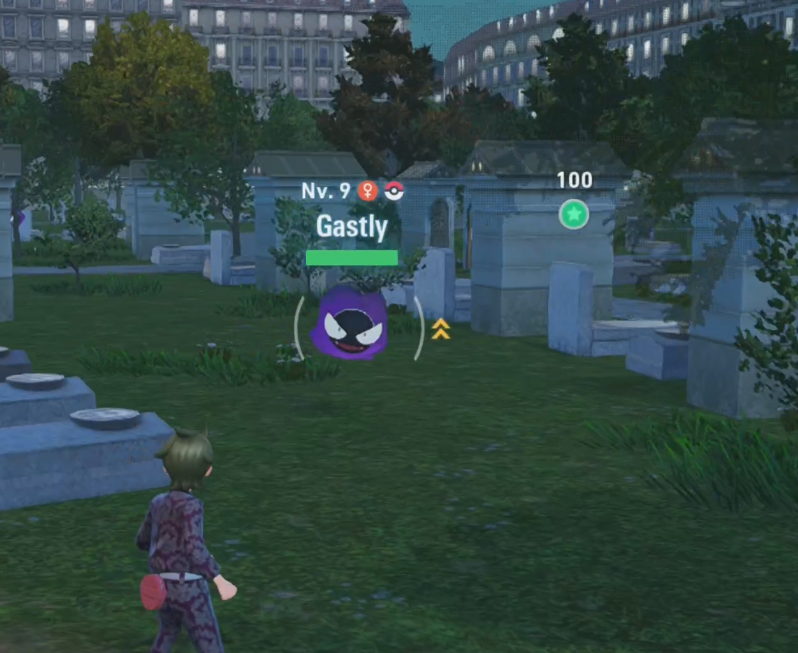Click the green star waypoint marker

pos(573,214)
